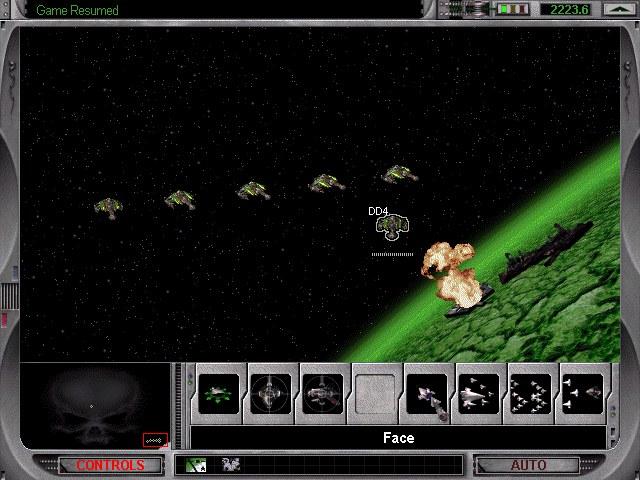Open the CONTROLS panel

point(110,465)
